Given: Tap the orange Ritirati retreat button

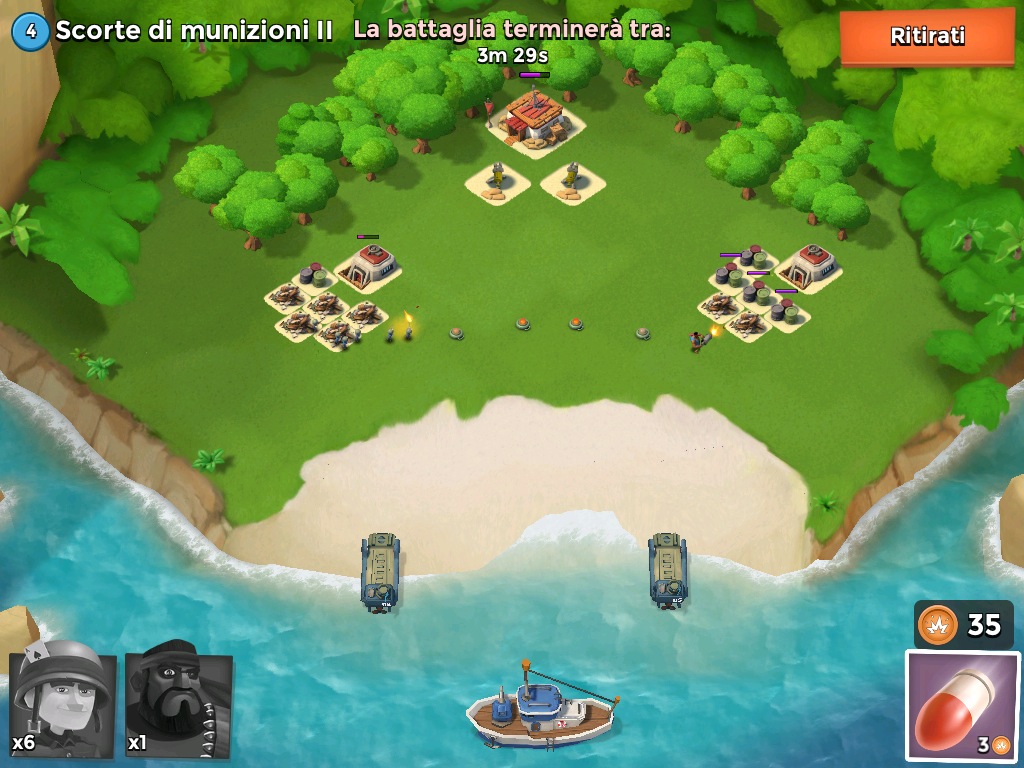Looking at the screenshot, I should [x=927, y=37].
